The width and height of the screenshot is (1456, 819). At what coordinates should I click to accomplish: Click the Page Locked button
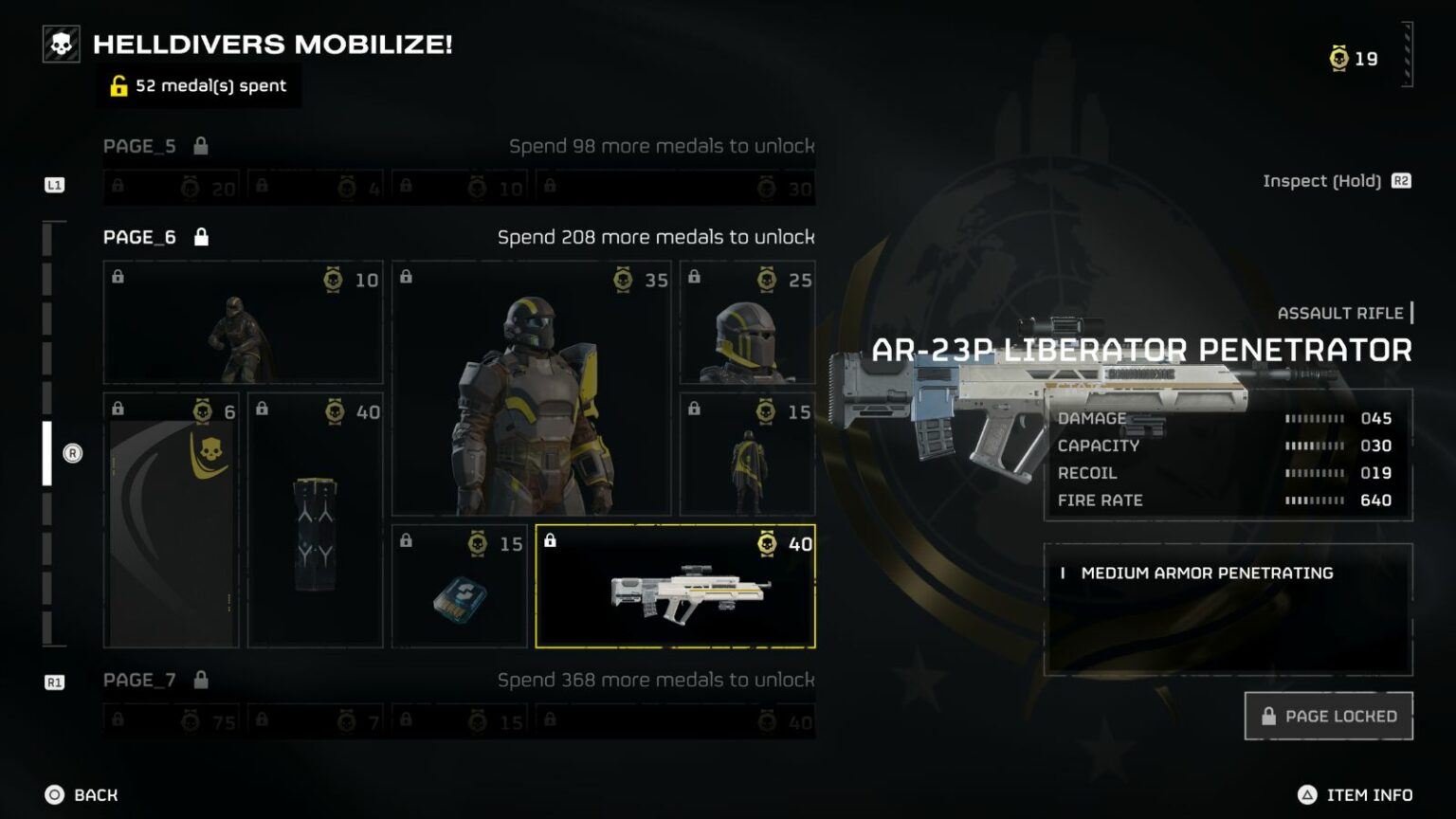[1328, 716]
